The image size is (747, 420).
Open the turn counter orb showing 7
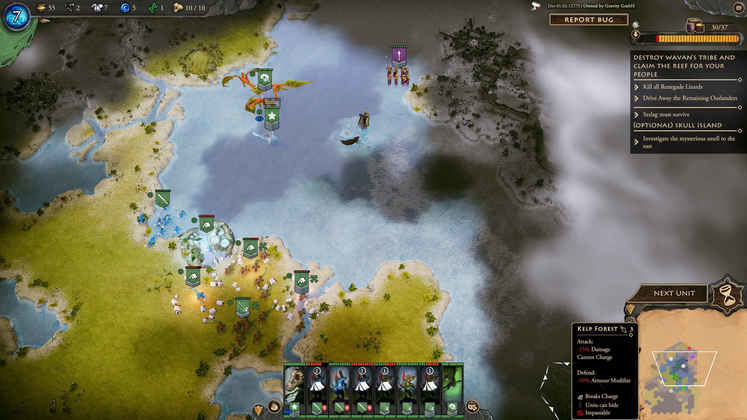[x=18, y=17]
